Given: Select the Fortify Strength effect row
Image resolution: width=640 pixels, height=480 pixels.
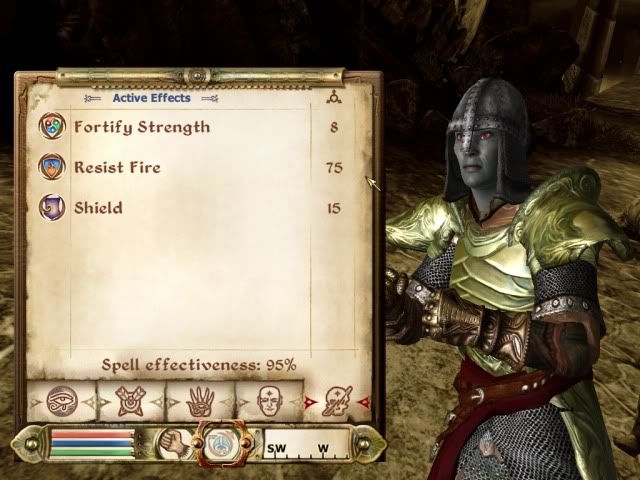Looking at the screenshot, I should pos(140,127).
